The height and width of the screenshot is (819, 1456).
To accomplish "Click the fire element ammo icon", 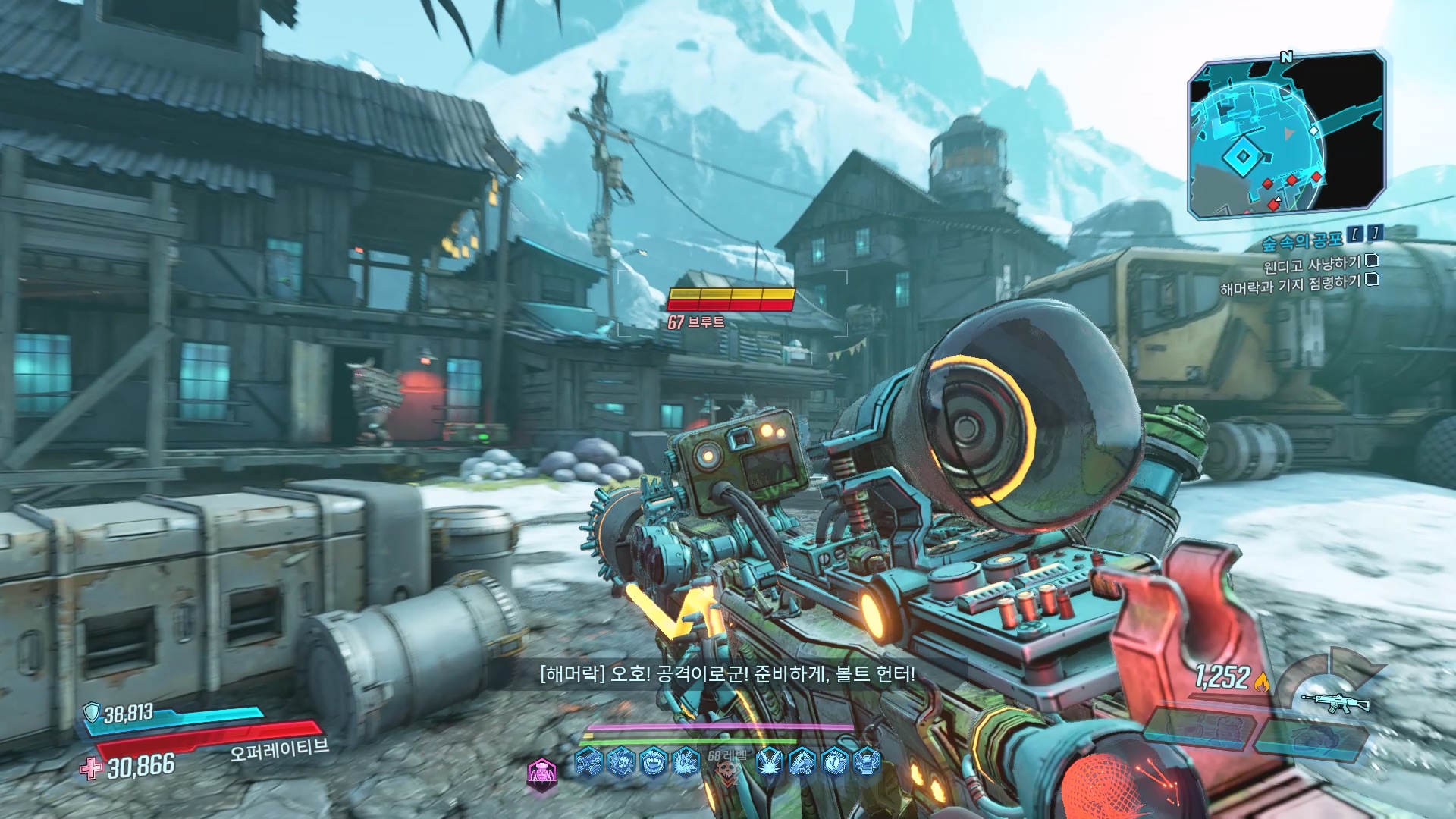I will 1262,681.
